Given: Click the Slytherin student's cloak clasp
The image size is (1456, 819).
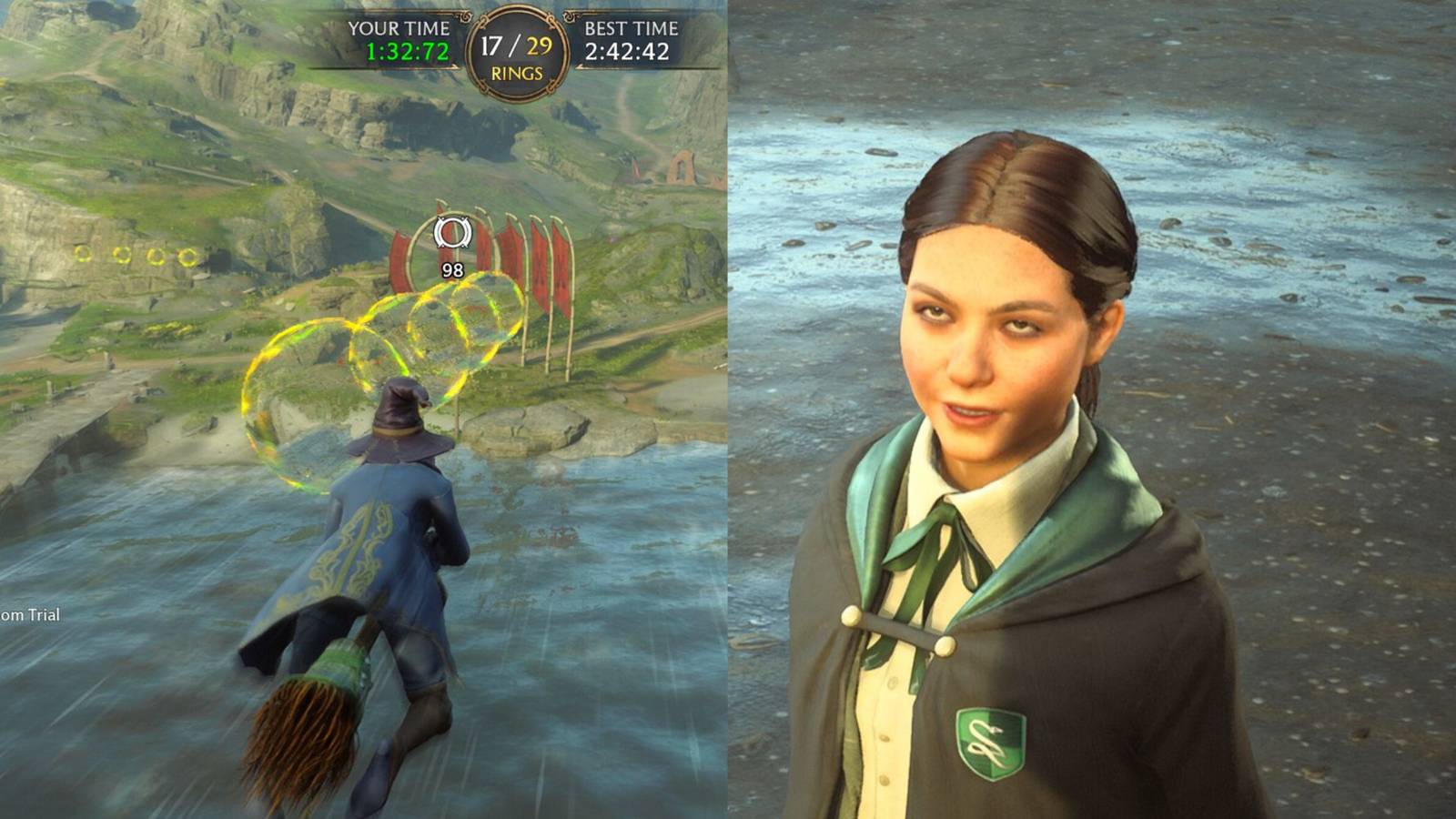Looking at the screenshot, I should (x=895, y=626).
